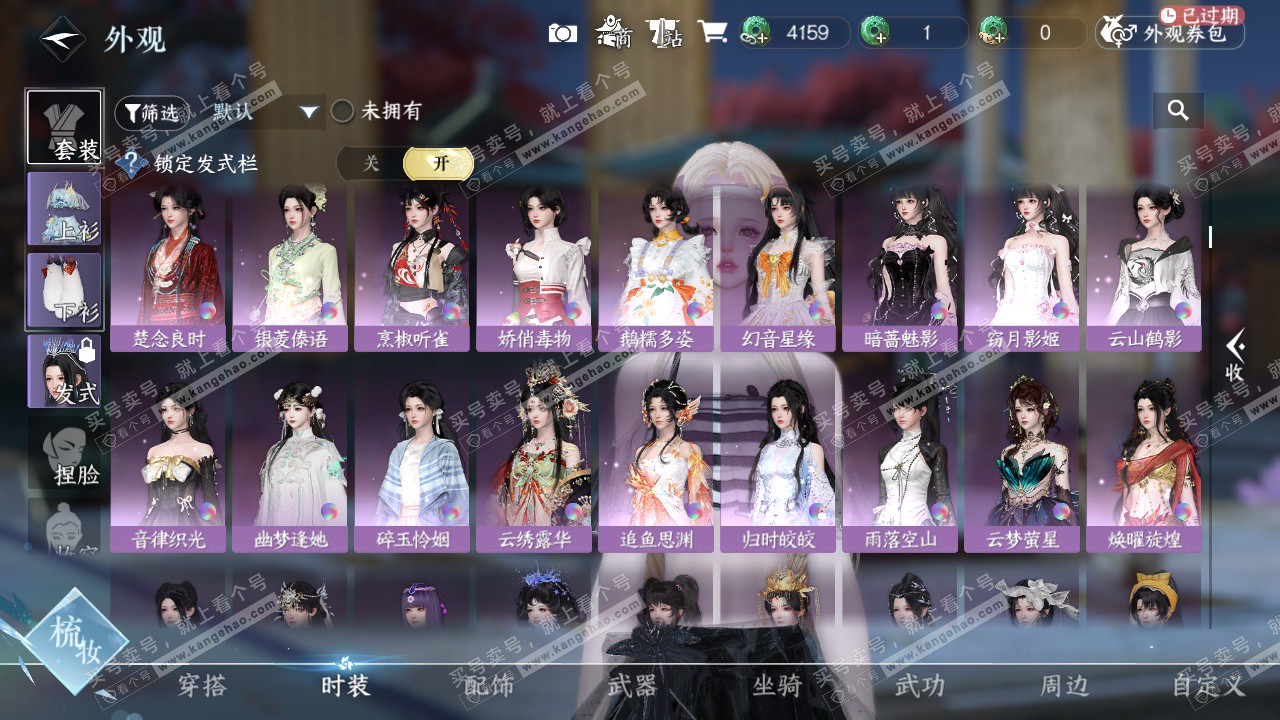
Task: Open the 外观券包 coupon pack
Action: pyautogui.click(x=1170, y=33)
